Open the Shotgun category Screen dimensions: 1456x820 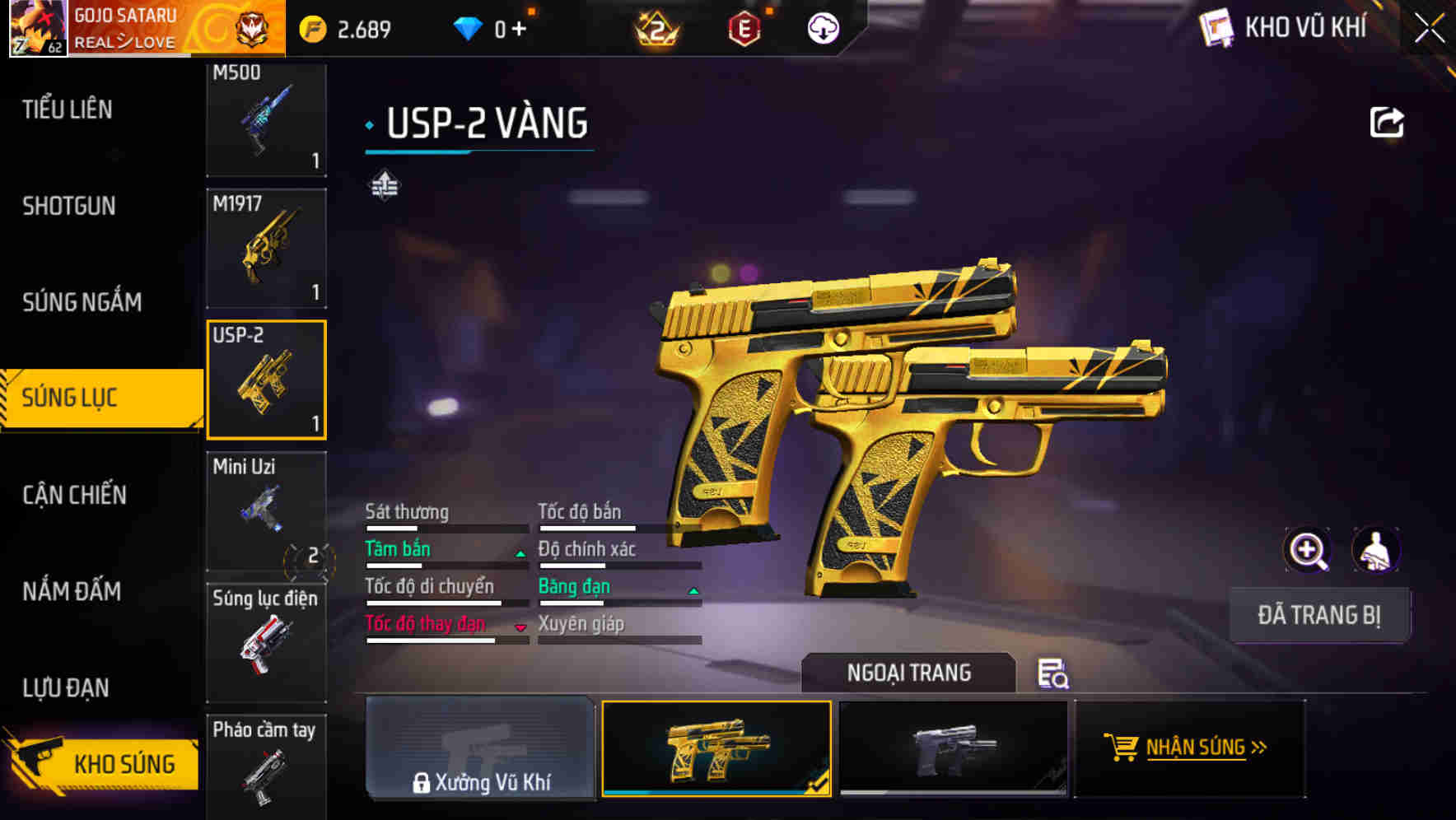coord(69,206)
